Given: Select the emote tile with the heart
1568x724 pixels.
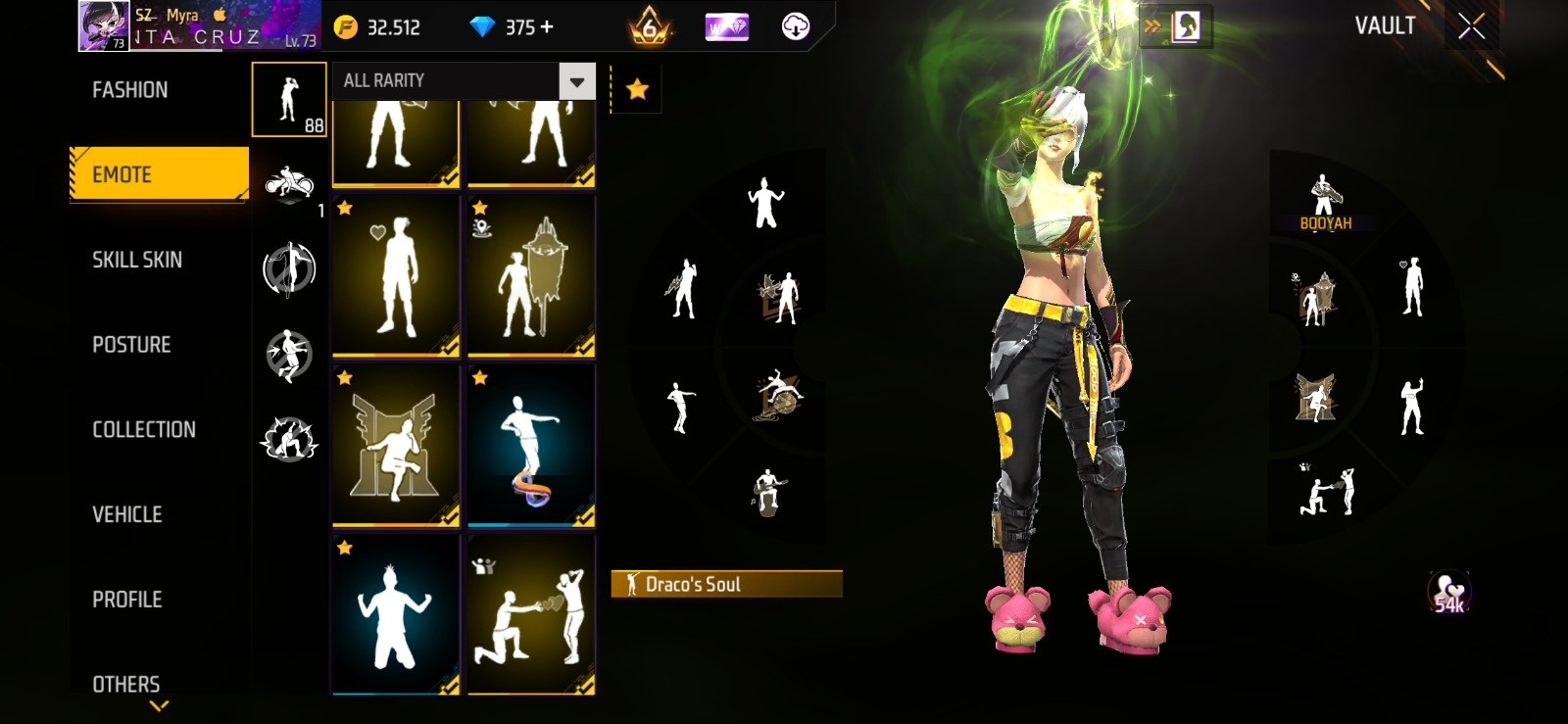Looking at the screenshot, I should pyautogui.click(x=396, y=276).
